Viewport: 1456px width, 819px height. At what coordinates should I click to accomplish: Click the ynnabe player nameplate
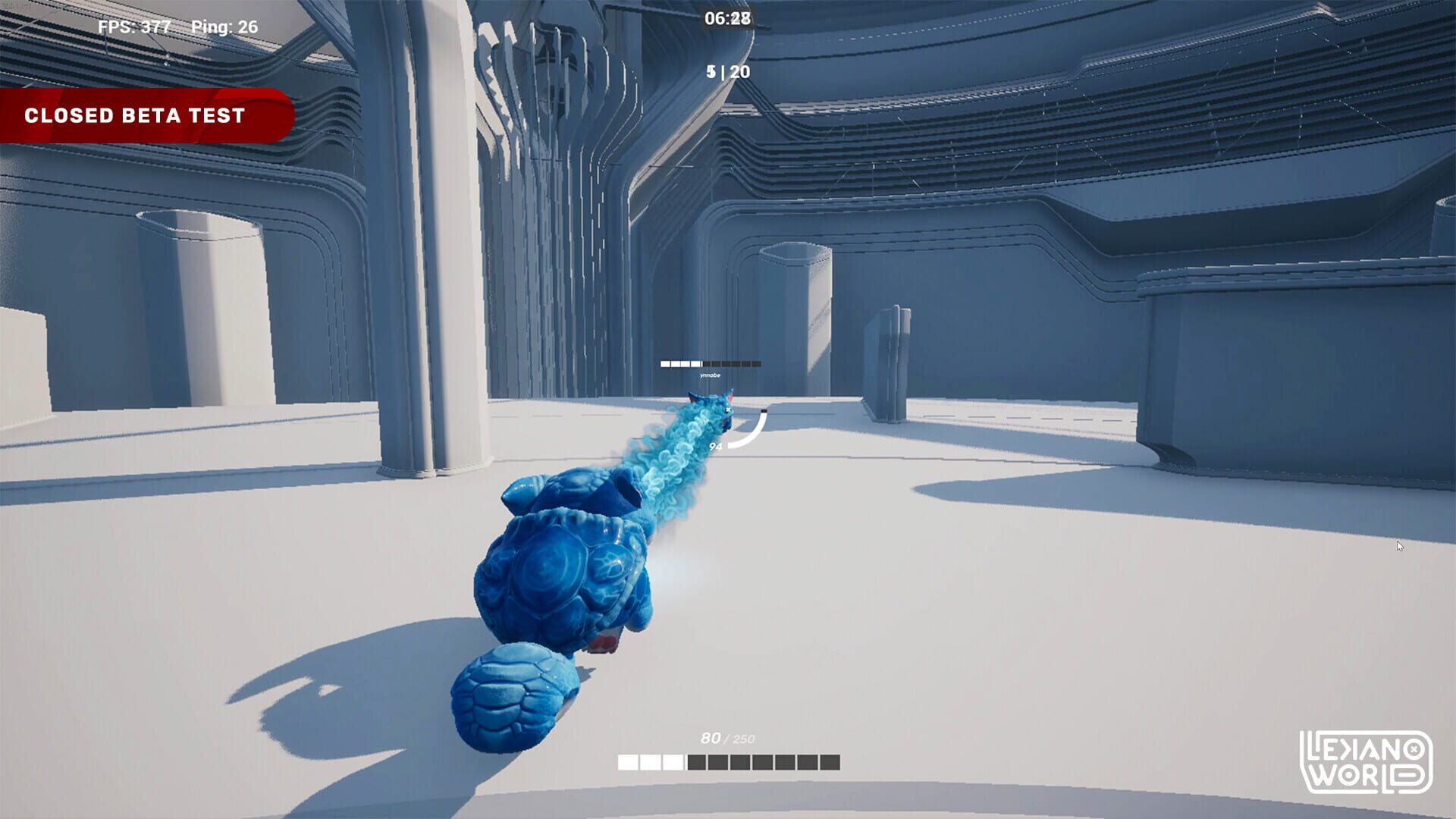710,375
